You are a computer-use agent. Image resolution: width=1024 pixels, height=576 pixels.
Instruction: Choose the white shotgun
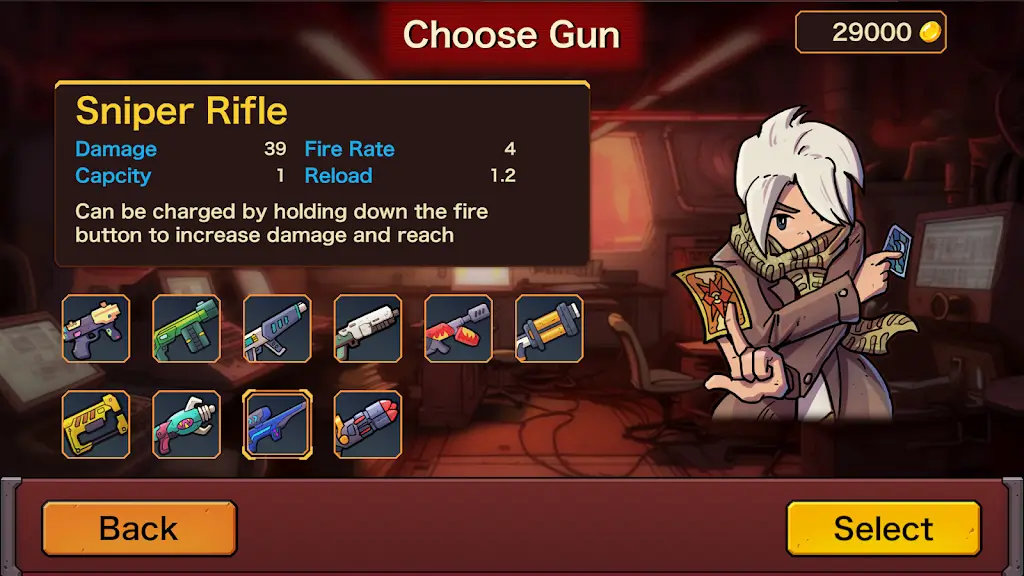[368, 328]
